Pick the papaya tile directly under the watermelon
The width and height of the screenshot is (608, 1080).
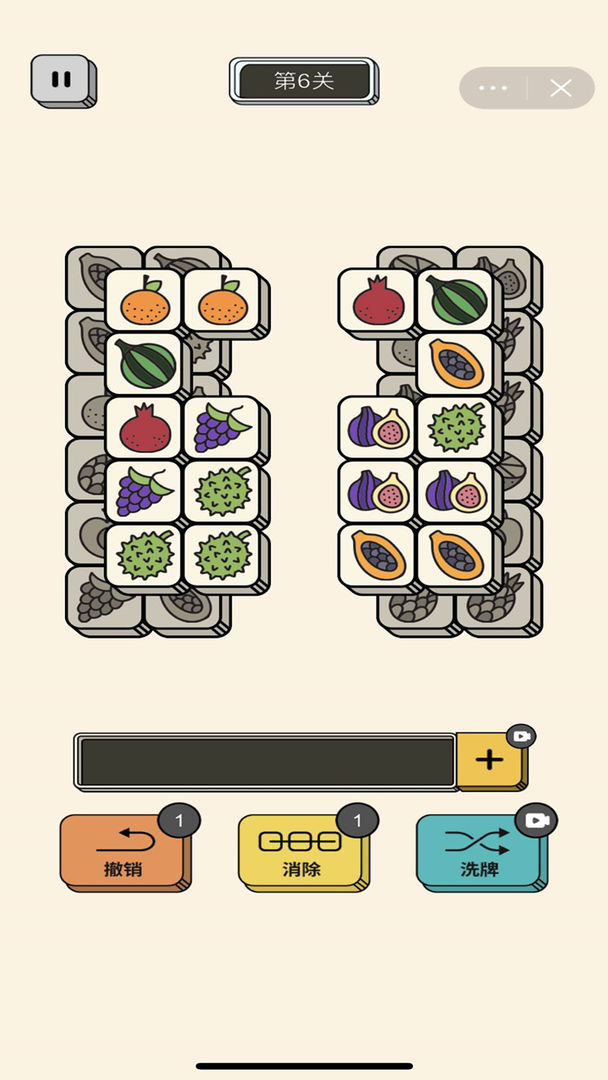(x=456, y=364)
